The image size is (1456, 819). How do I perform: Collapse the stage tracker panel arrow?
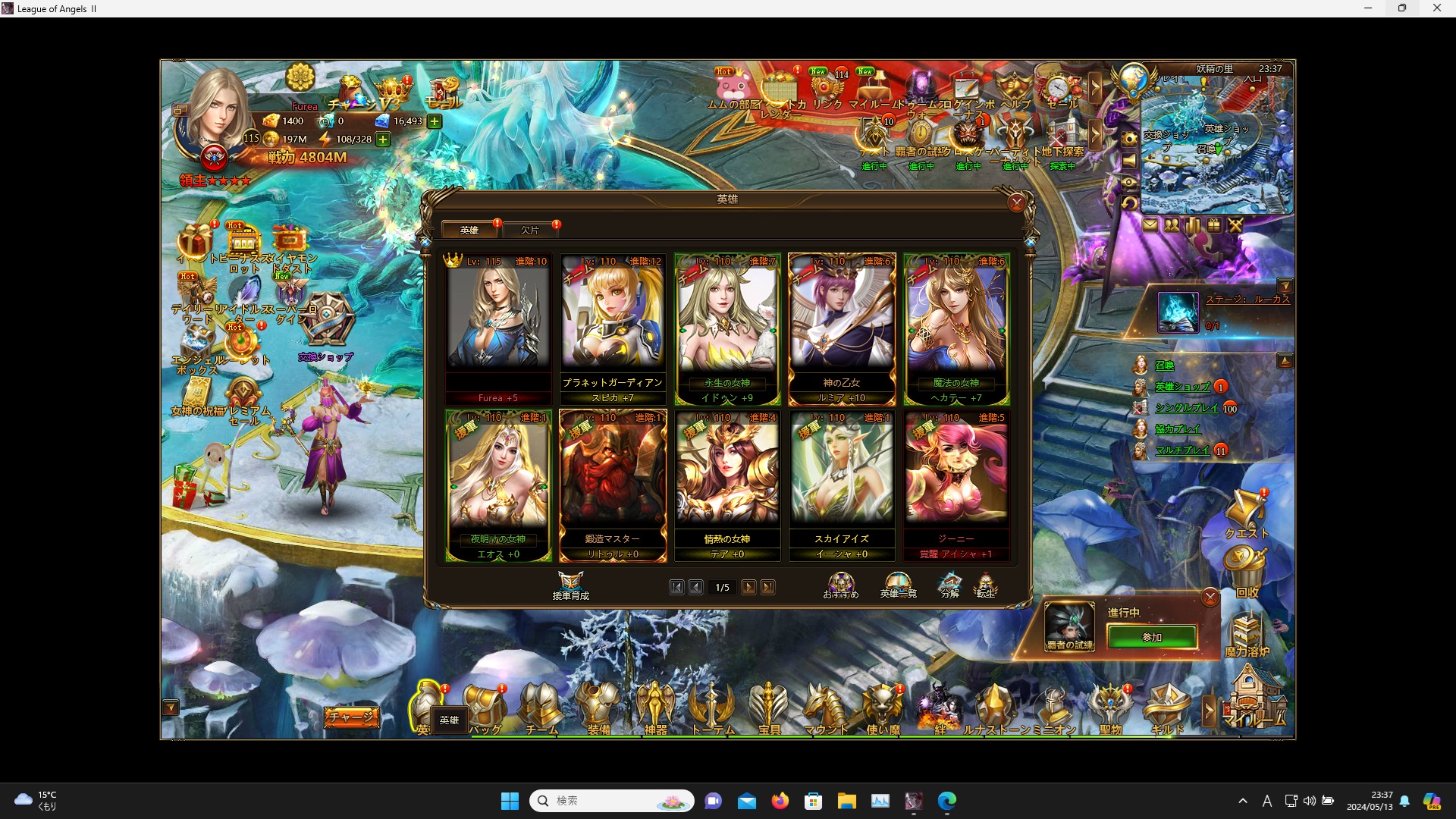tap(1285, 286)
